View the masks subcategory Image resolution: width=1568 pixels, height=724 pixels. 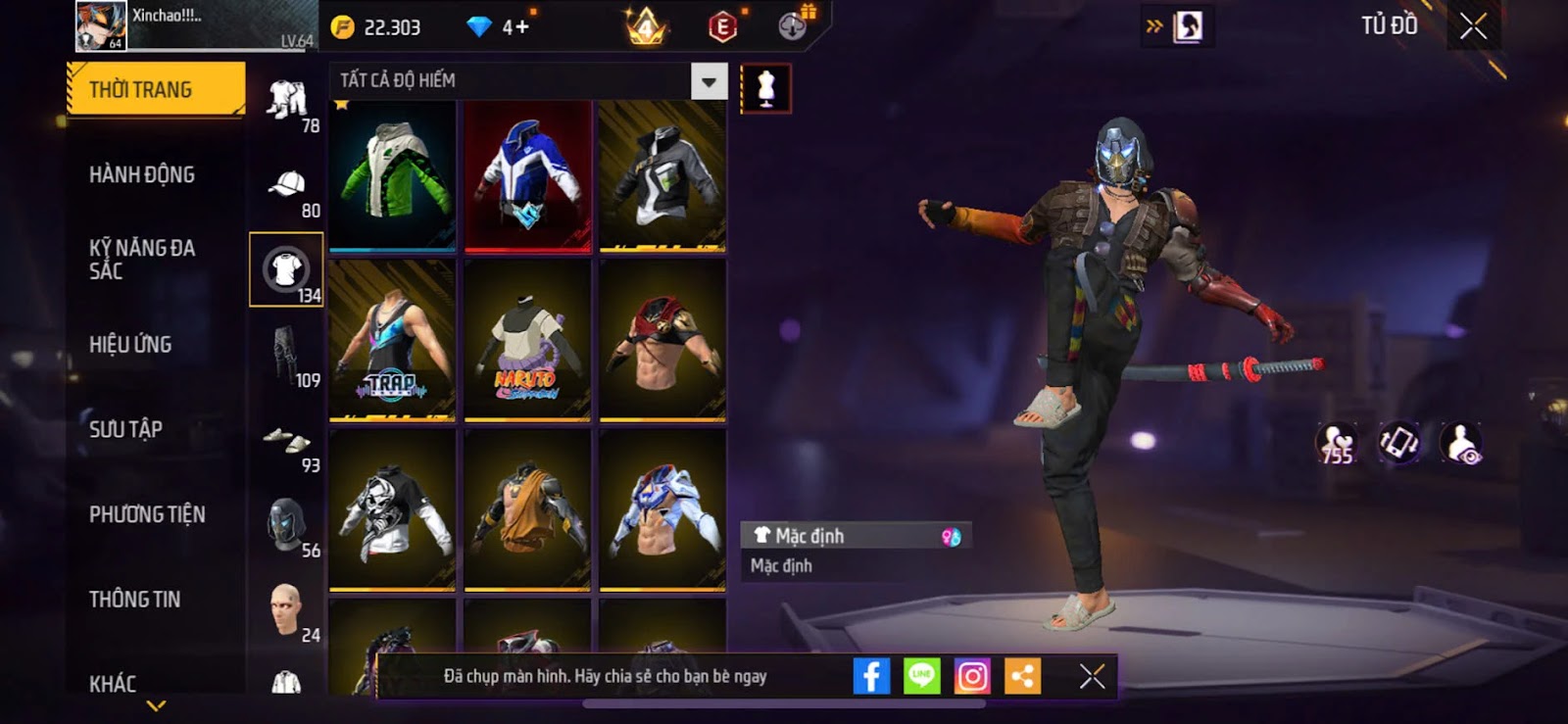click(x=286, y=525)
